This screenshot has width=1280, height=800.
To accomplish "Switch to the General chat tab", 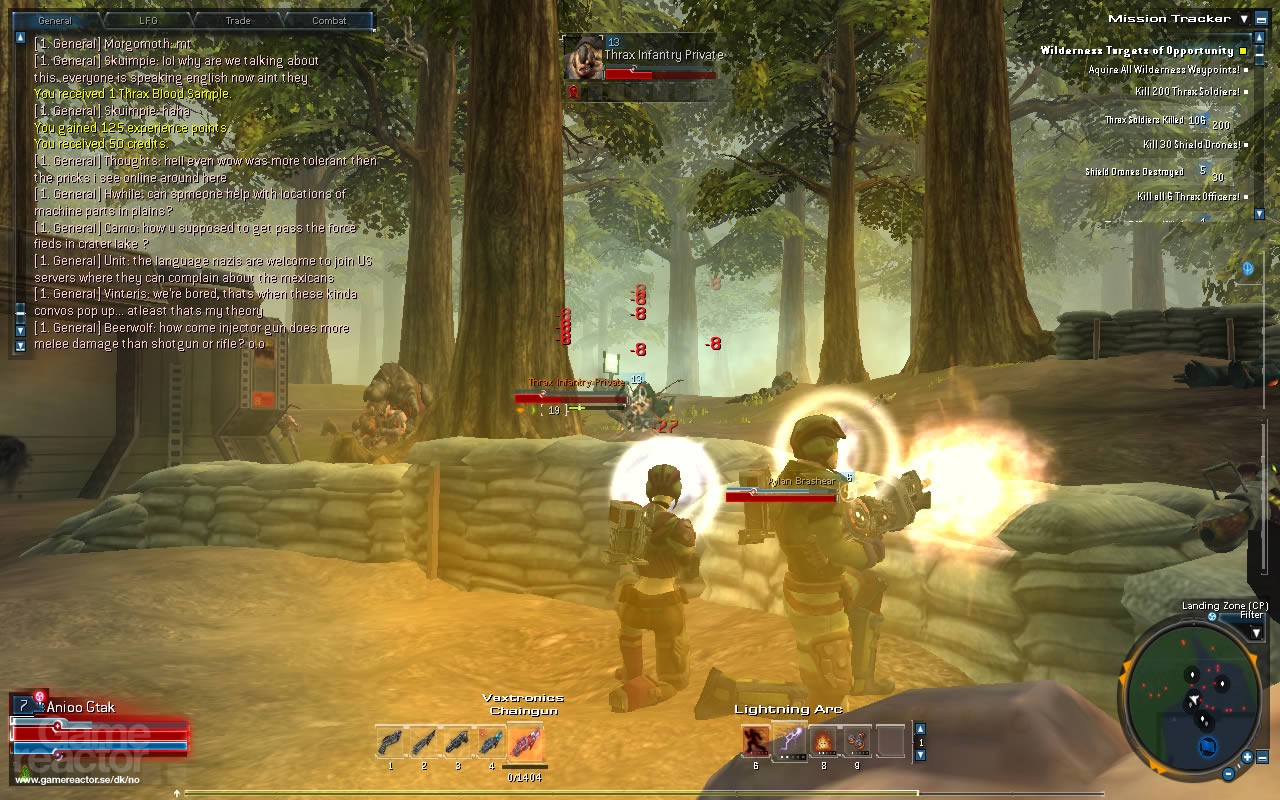I will click(x=54, y=20).
